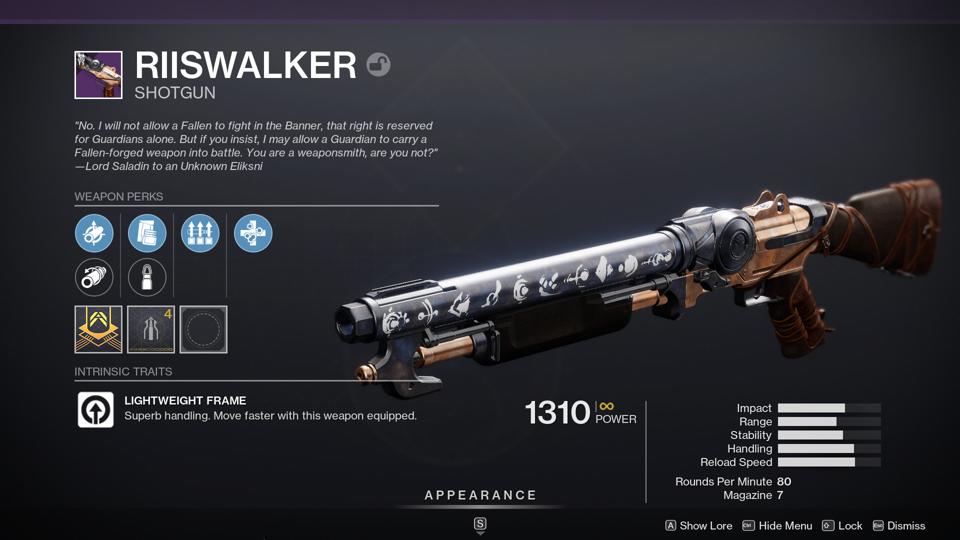Open the socket marked with a 4

[x=151, y=329]
